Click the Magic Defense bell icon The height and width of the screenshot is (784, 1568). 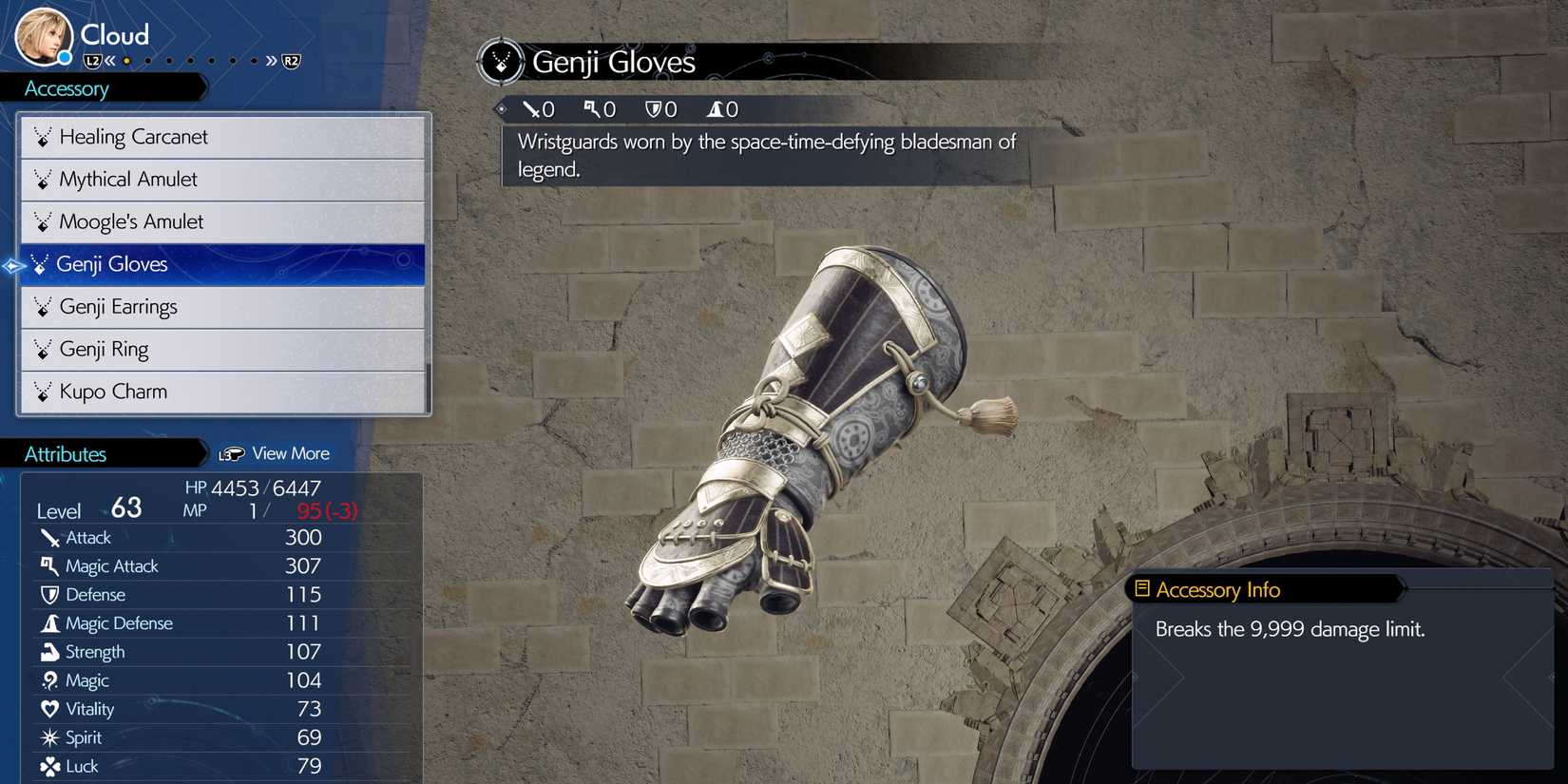click(49, 623)
